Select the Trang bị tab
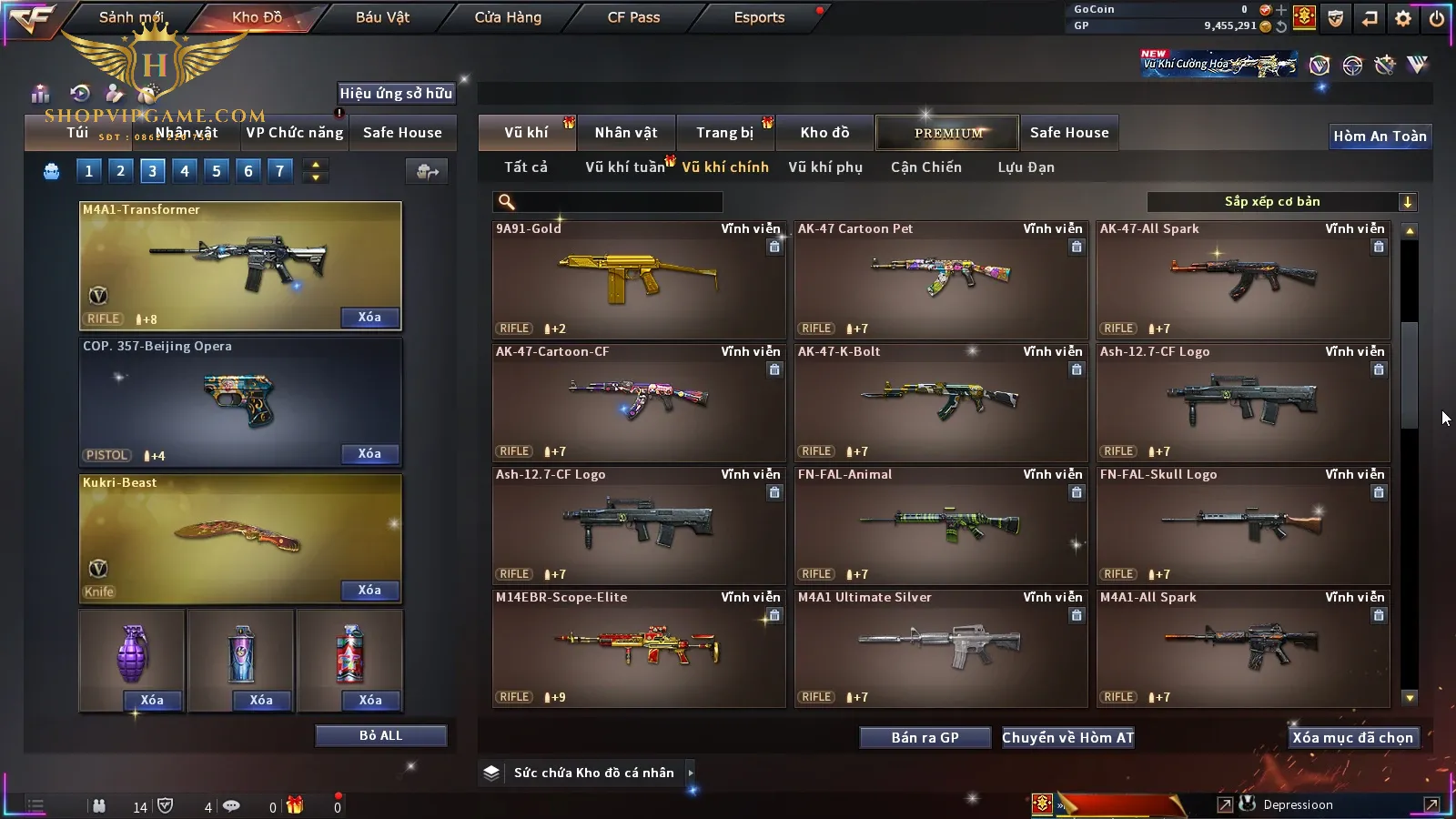 tap(725, 133)
